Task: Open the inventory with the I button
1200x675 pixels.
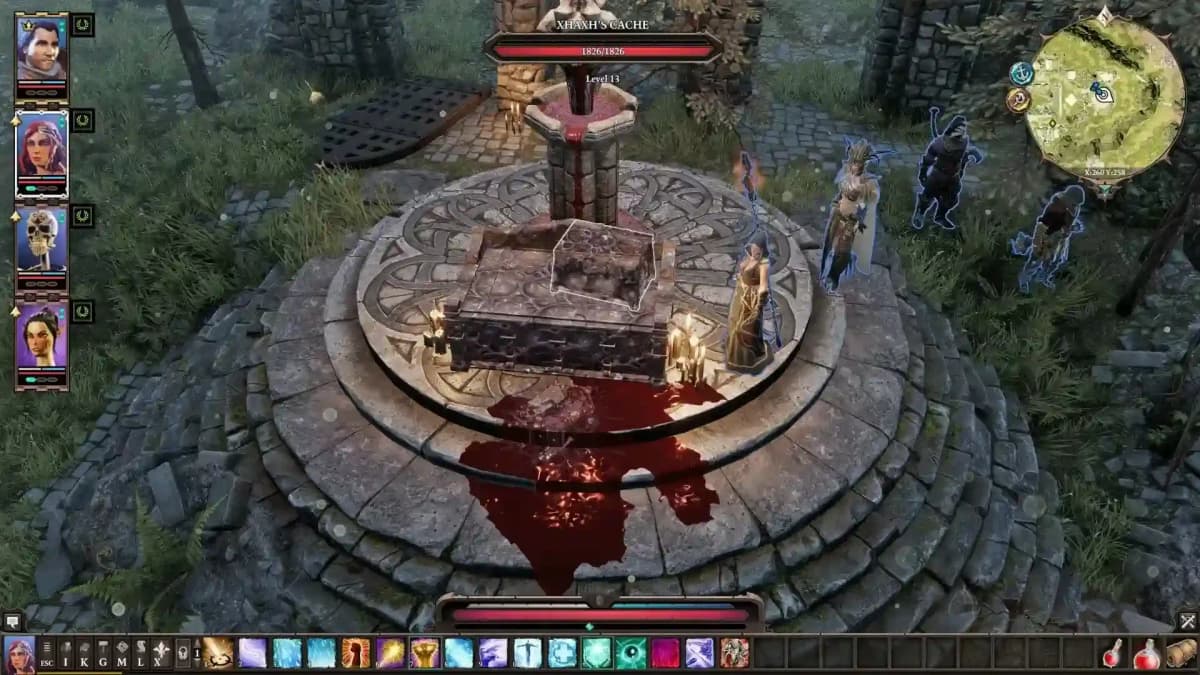Action: coord(66,653)
